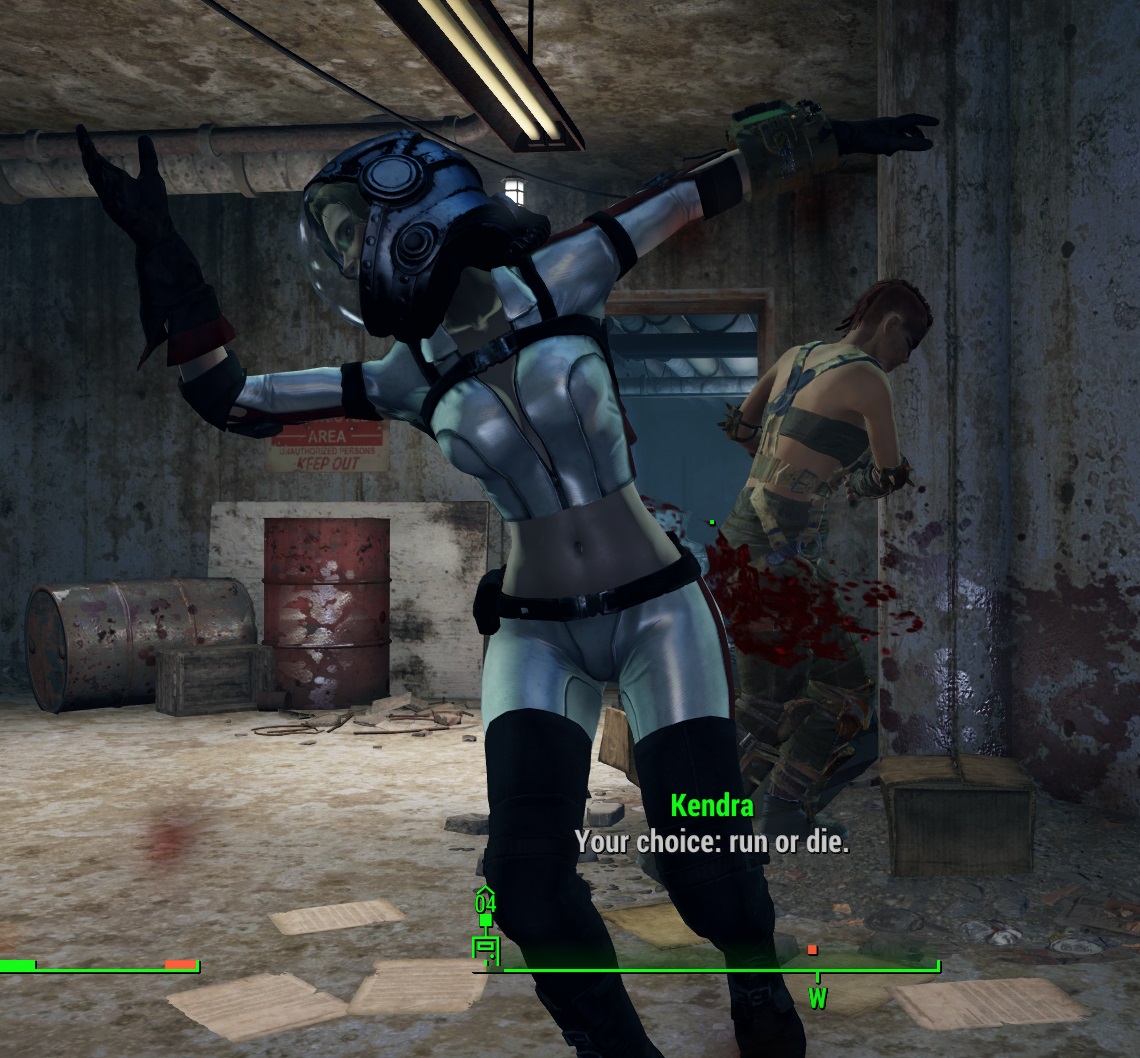The image size is (1140, 1058).
Task: Click the W direction indicator on the compass
Action: 817,997
